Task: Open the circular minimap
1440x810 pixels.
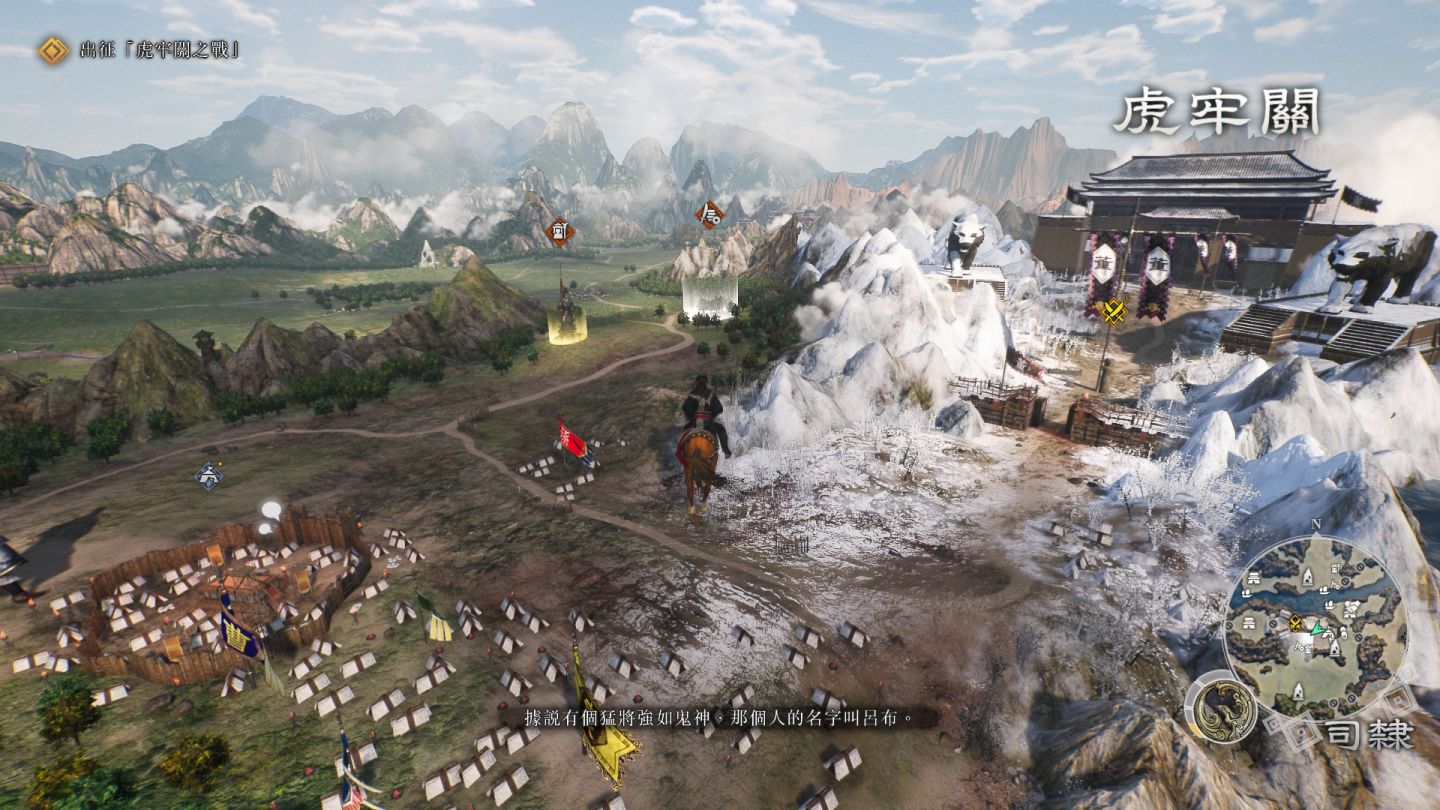Action: pyautogui.click(x=1314, y=627)
